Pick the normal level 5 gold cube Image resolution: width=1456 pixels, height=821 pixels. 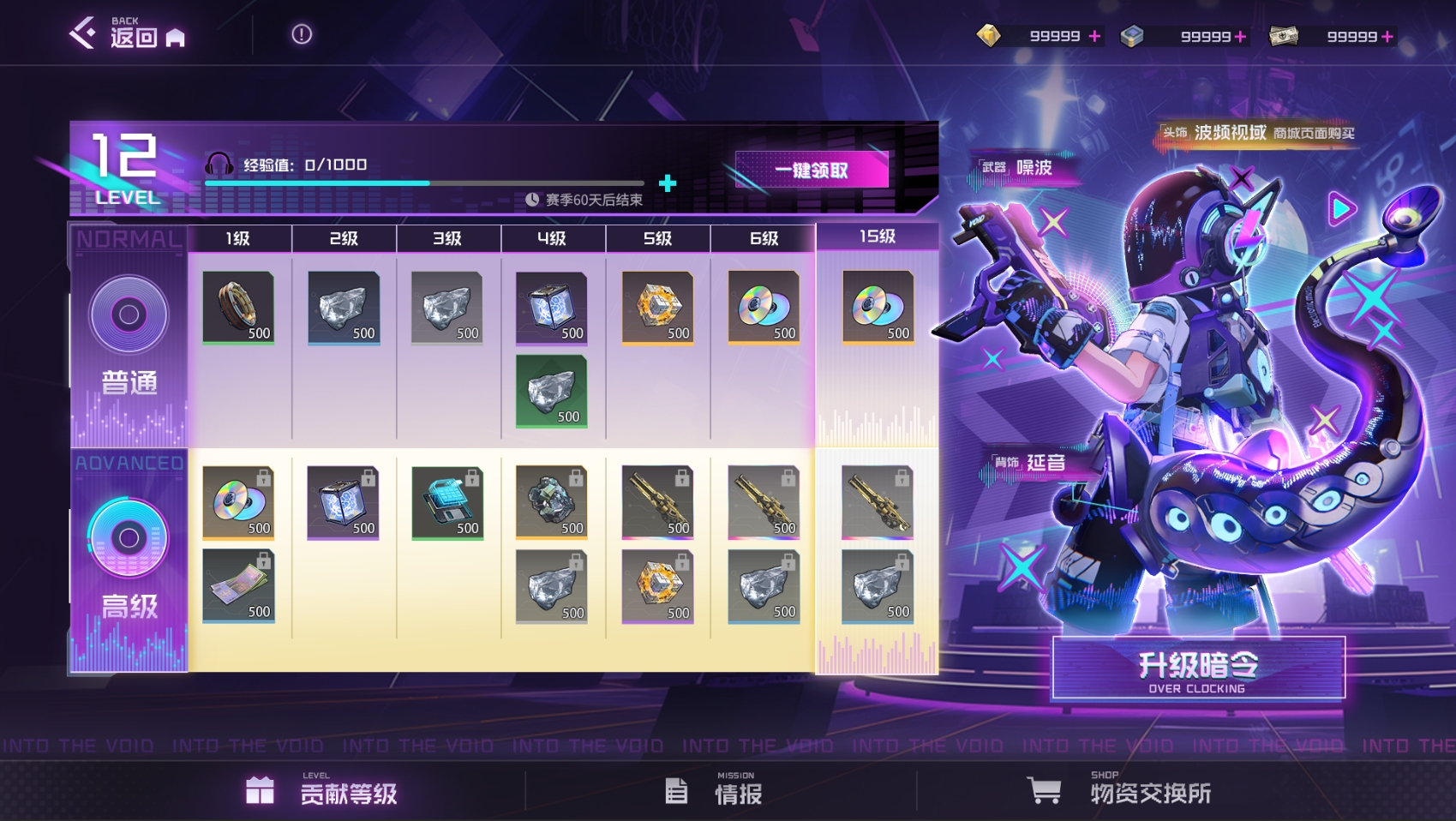point(657,308)
